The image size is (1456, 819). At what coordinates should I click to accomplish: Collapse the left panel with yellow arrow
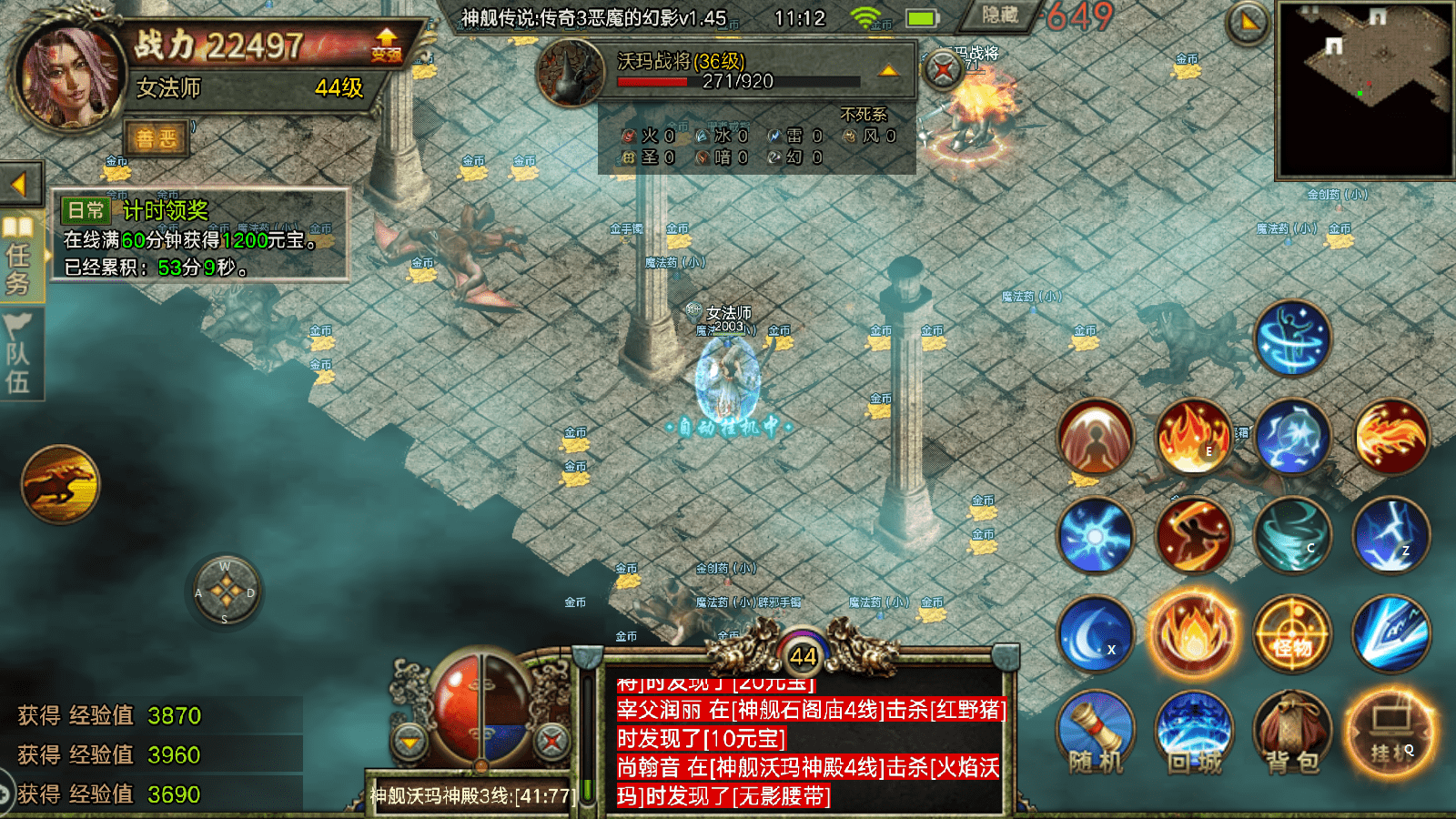(x=20, y=182)
